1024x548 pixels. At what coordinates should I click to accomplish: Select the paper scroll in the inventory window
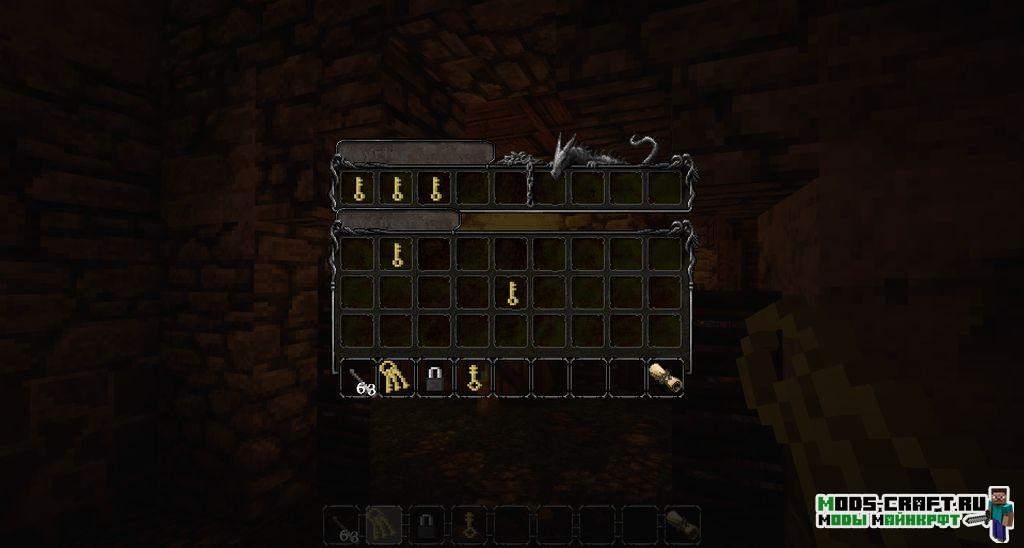click(665, 377)
